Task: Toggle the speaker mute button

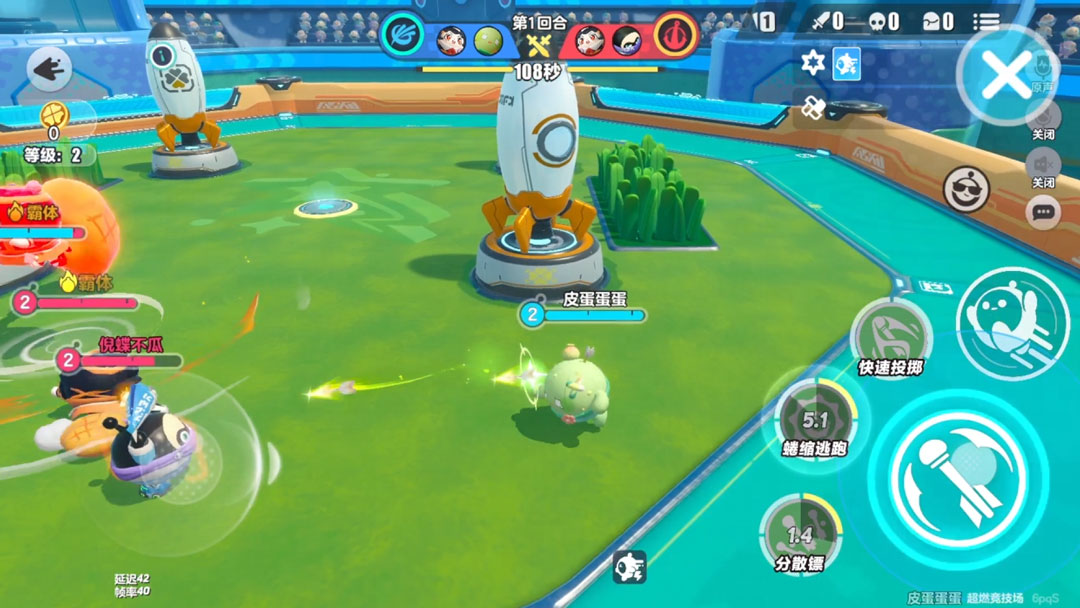Action: 1042,162
